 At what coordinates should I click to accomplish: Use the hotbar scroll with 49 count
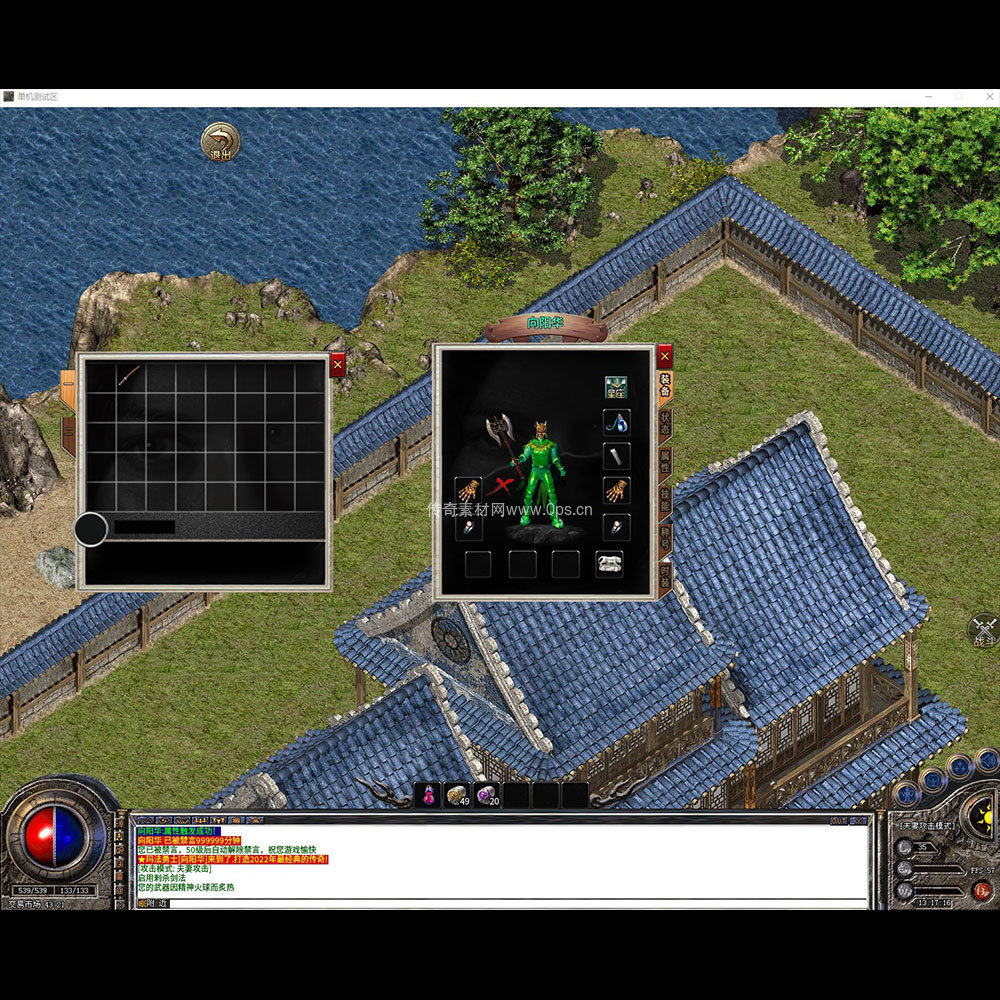[457, 795]
